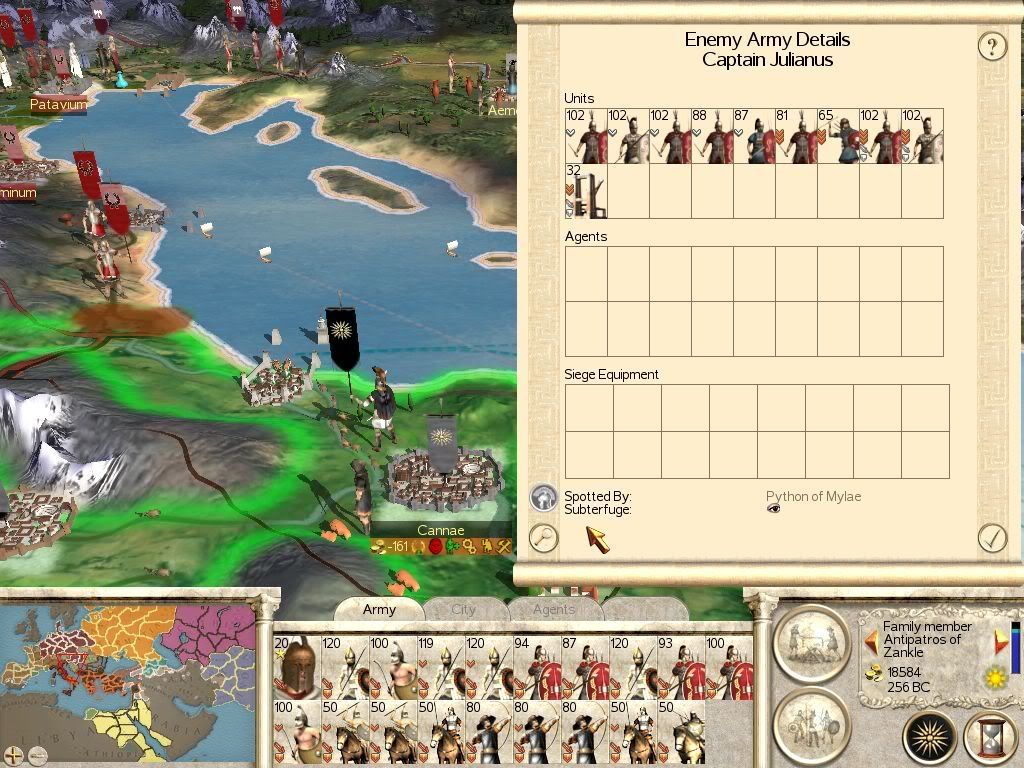The image size is (1024, 768).
Task: Select the enemy unit card with 87 men
Action: pos(754,136)
